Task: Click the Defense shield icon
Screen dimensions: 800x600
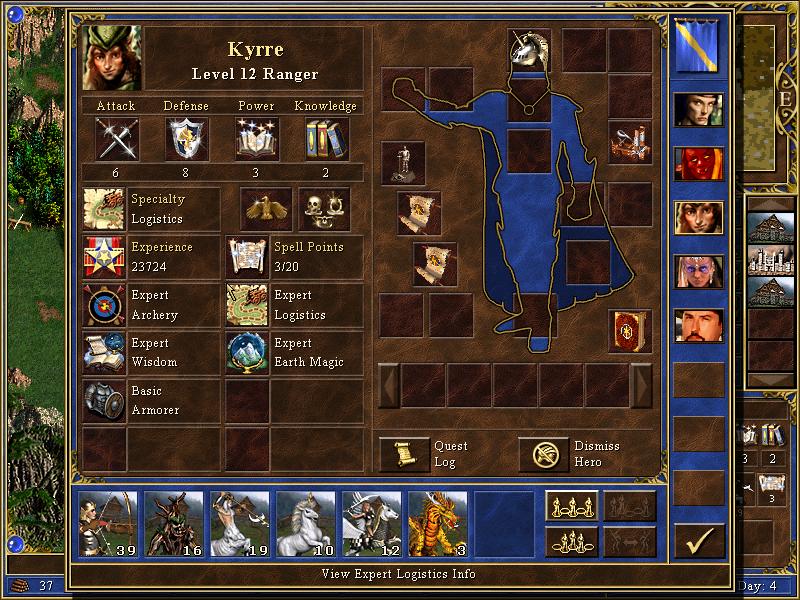Action: (x=186, y=139)
